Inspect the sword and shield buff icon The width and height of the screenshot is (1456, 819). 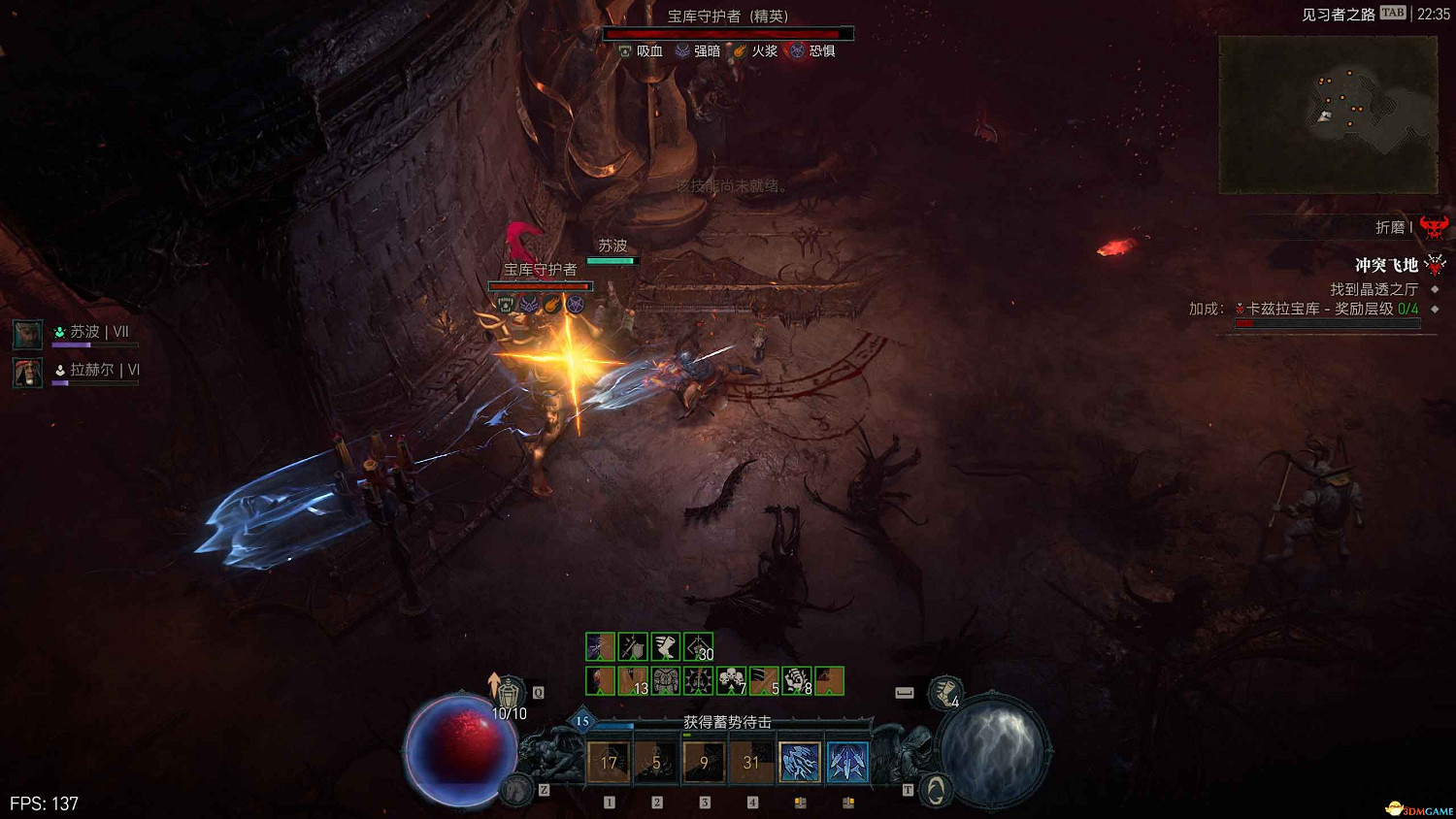[x=633, y=646]
